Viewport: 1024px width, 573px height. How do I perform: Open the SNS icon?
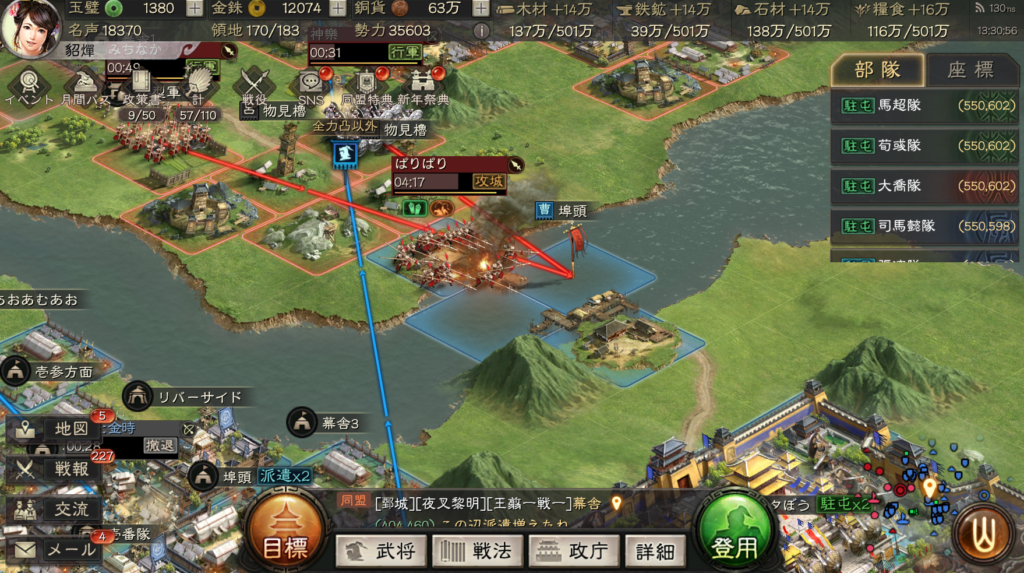coord(311,85)
